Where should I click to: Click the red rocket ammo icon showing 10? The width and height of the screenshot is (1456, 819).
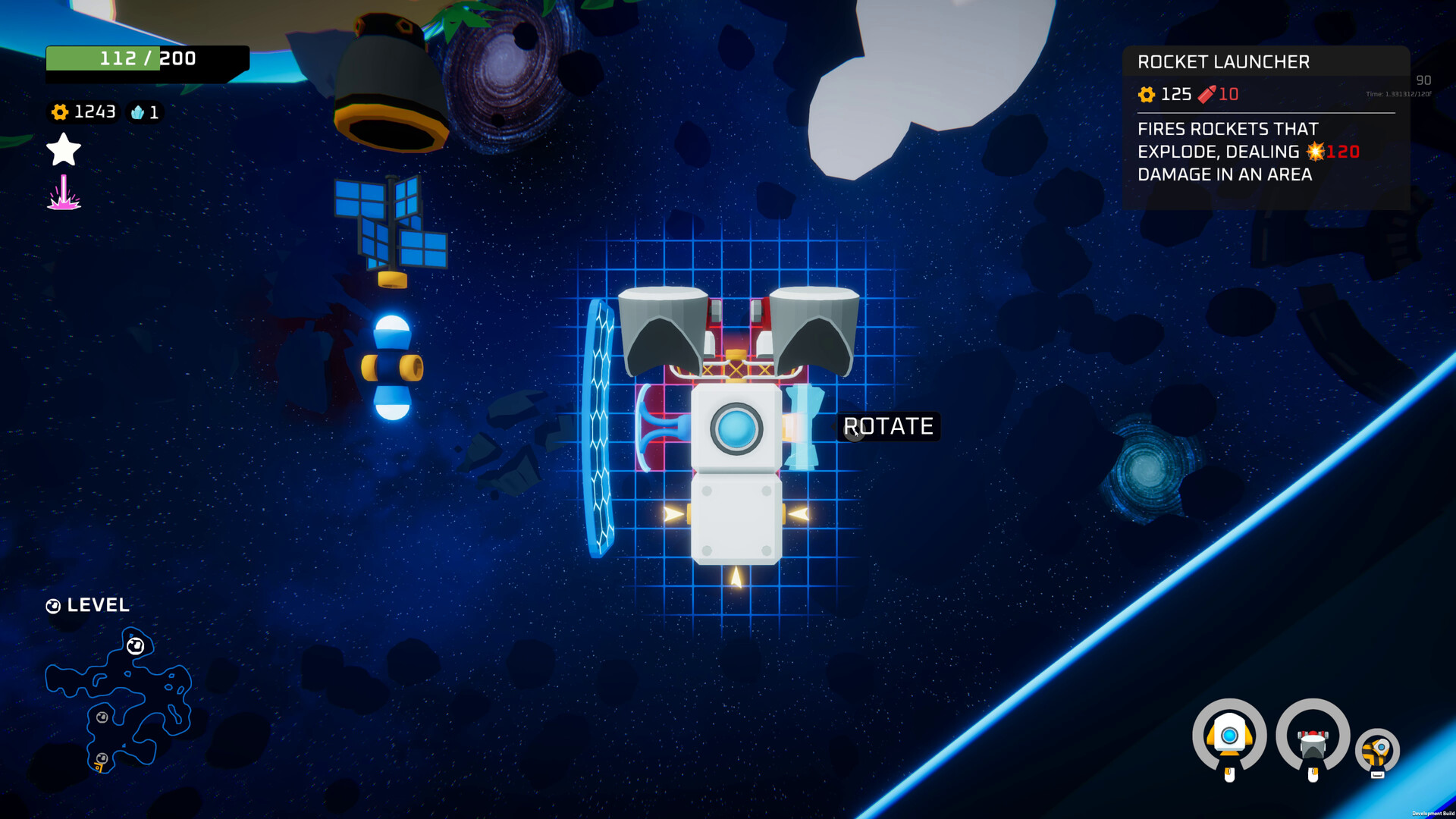click(1207, 94)
